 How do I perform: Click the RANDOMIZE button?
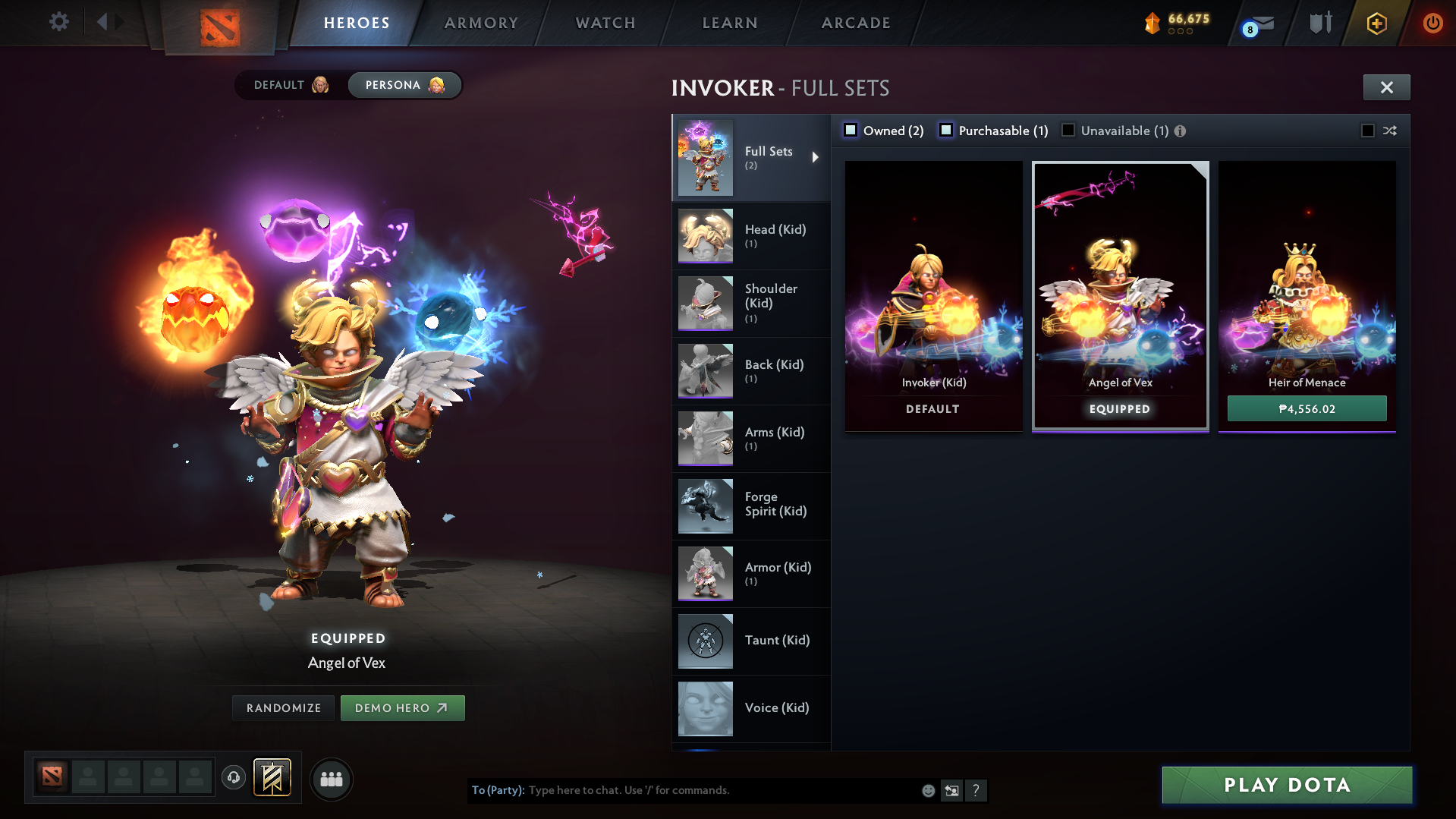click(x=282, y=707)
